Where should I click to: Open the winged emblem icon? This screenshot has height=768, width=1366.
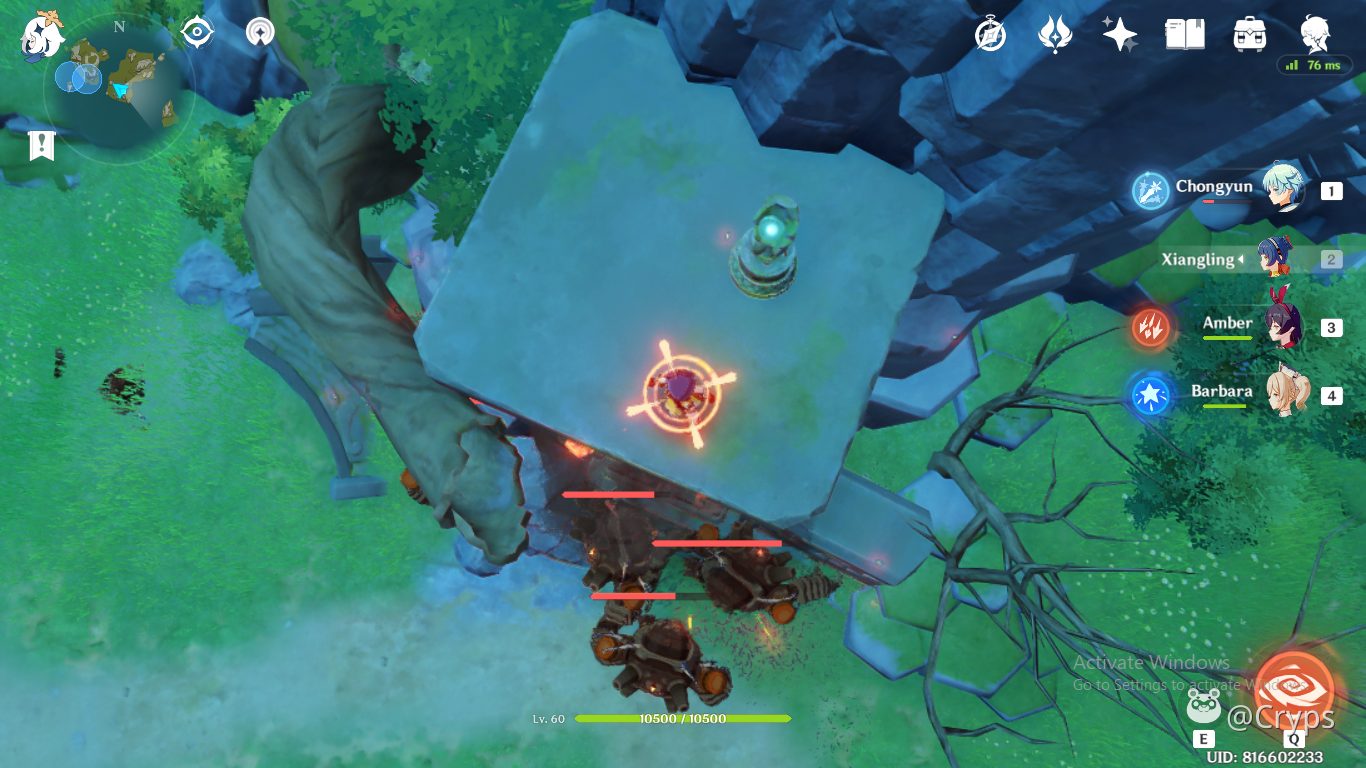point(1055,35)
